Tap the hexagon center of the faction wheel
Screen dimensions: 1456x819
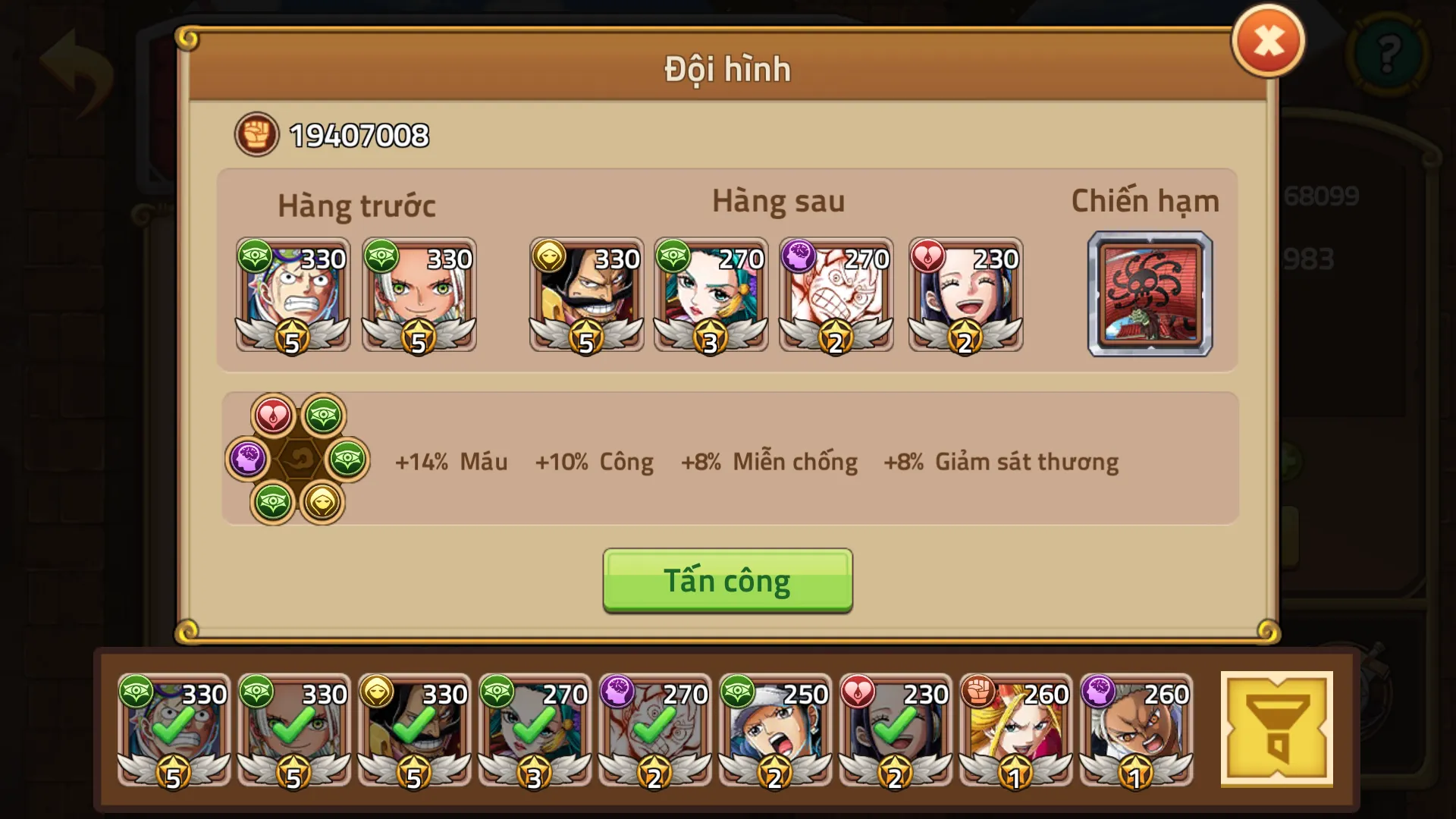coord(298,458)
